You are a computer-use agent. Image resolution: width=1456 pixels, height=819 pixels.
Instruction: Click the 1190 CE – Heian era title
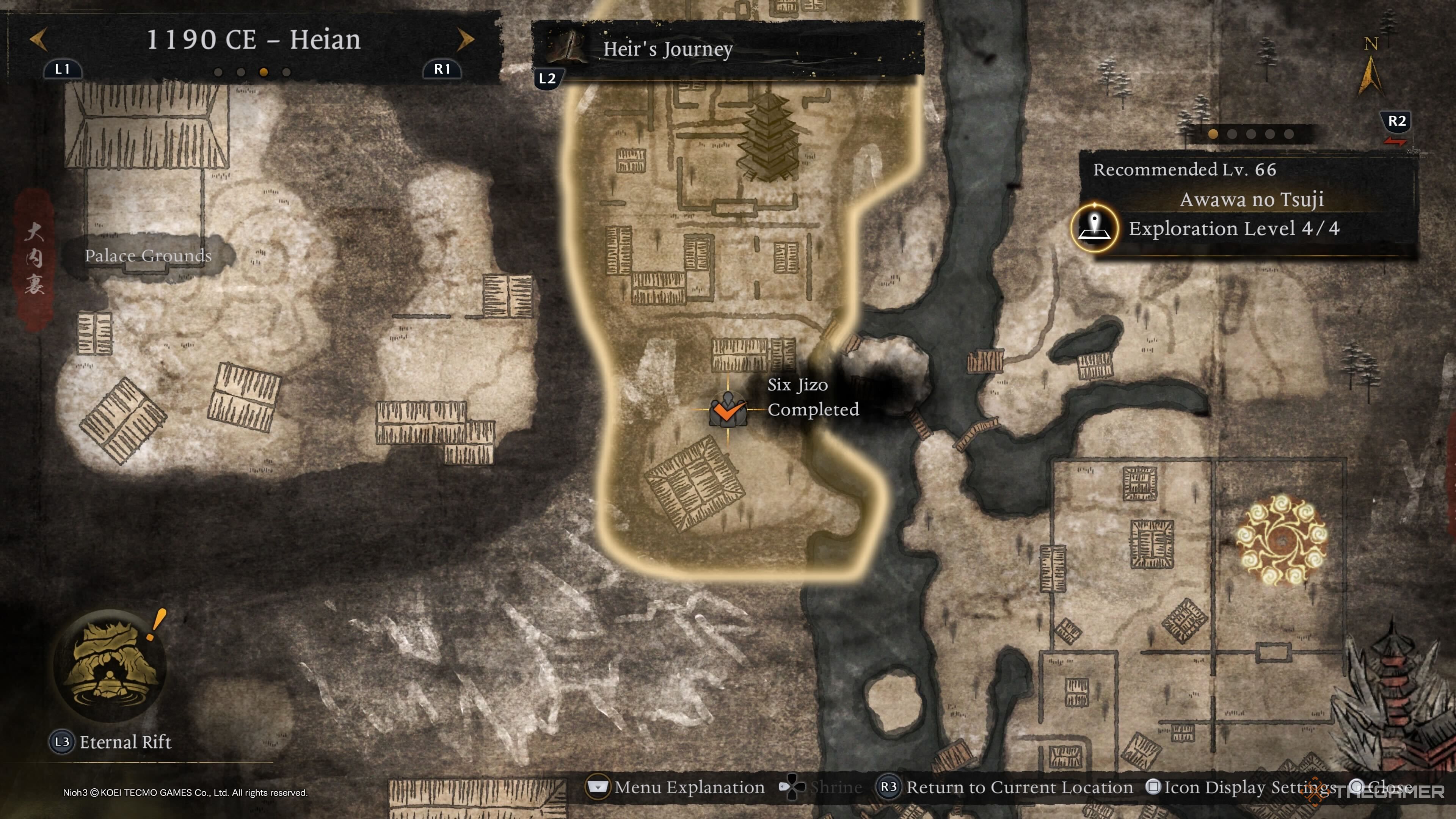[253, 39]
